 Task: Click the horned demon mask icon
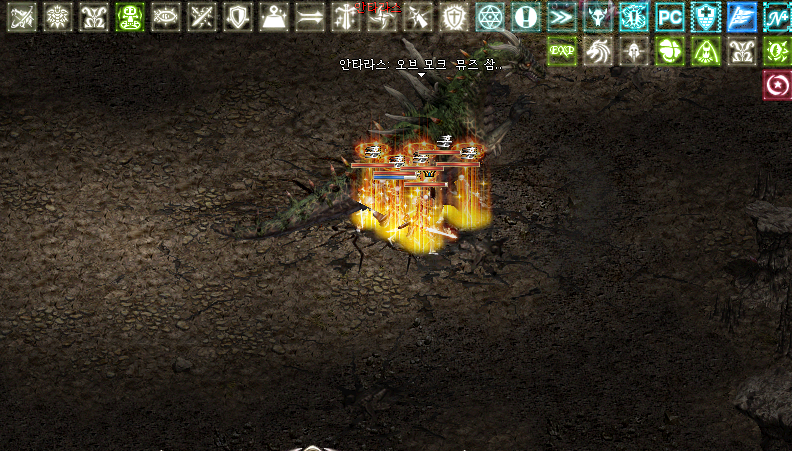pos(598,16)
